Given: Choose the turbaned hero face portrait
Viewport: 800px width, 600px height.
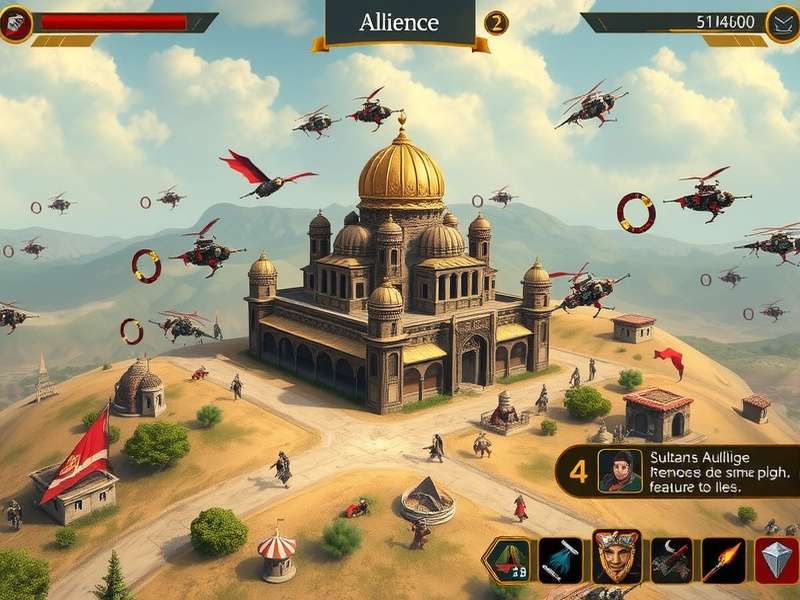Looking at the screenshot, I should pyautogui.click(x=616, y=558).
